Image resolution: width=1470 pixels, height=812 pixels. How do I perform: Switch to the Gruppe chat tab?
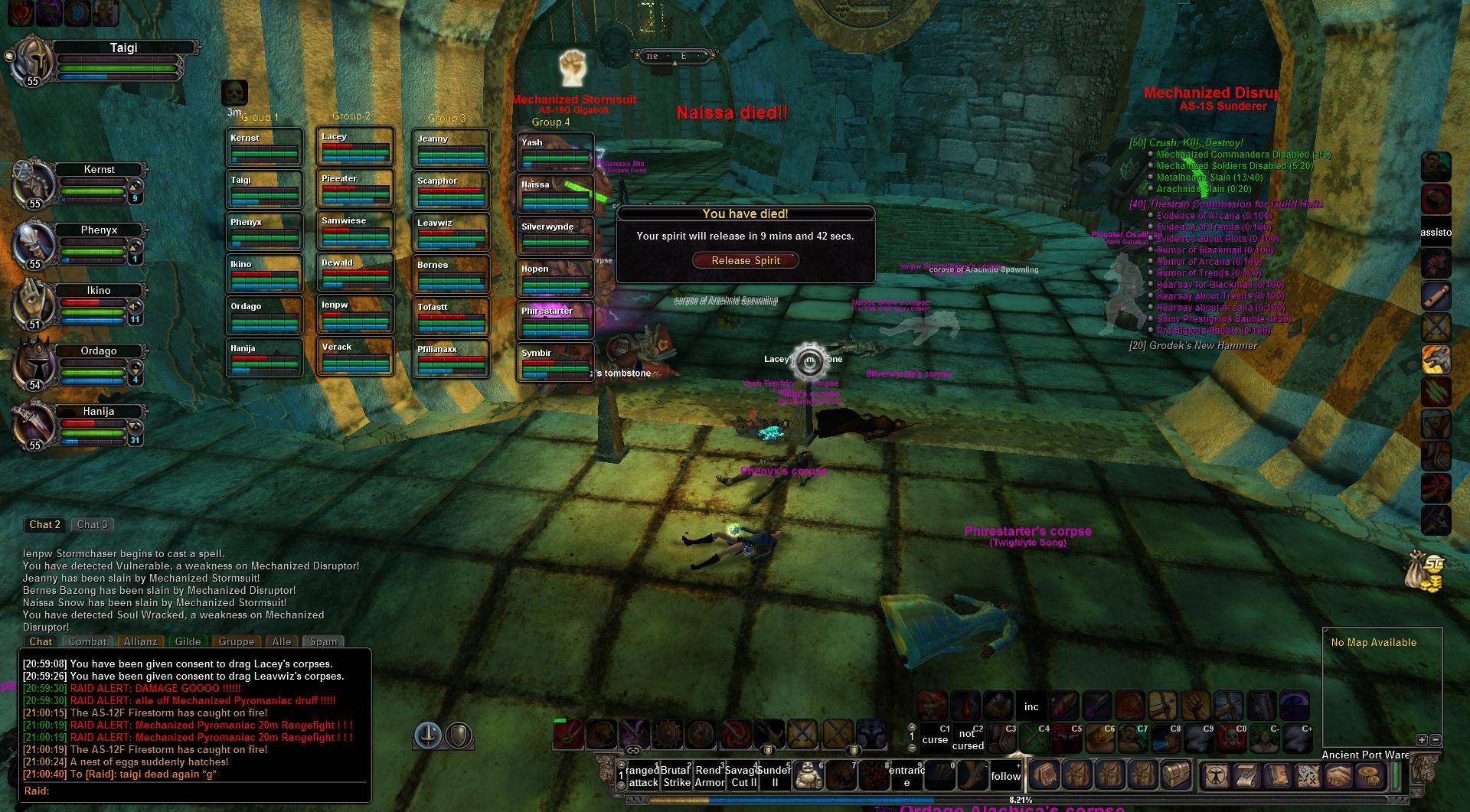[236, 641]
